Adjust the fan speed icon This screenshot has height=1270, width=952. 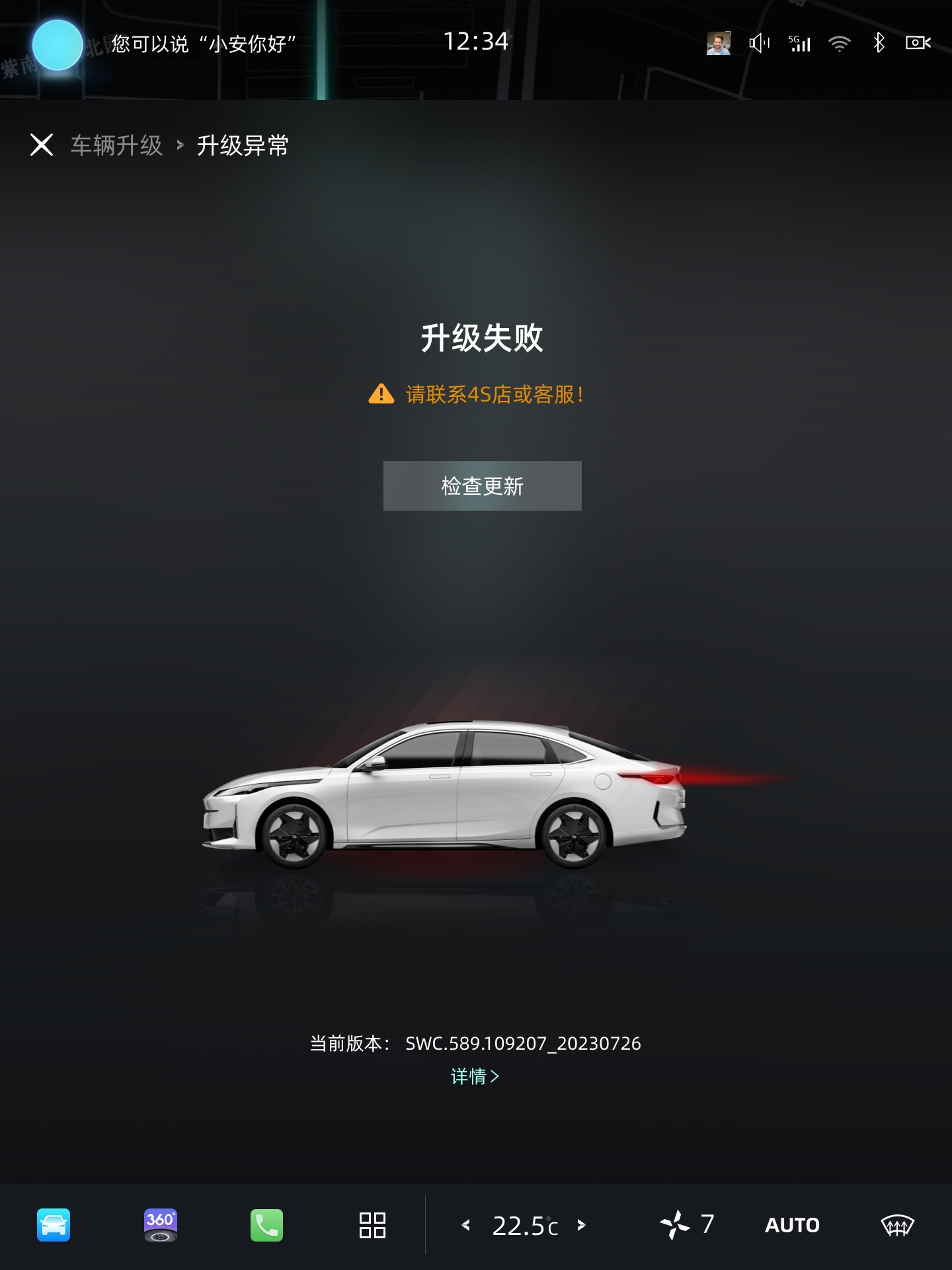coord(676,1224)
